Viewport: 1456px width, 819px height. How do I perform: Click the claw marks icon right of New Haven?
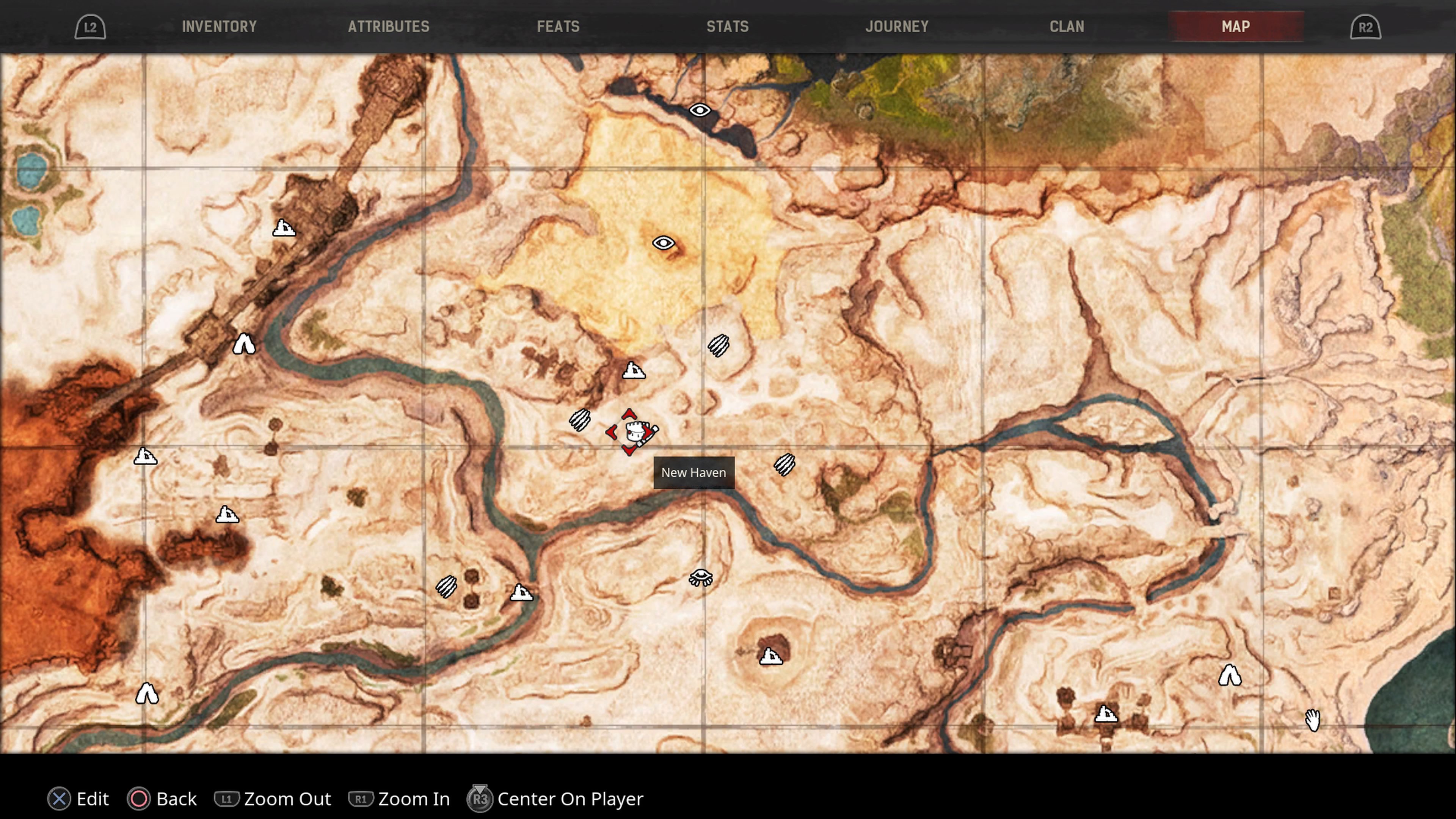tap(785, 464)
